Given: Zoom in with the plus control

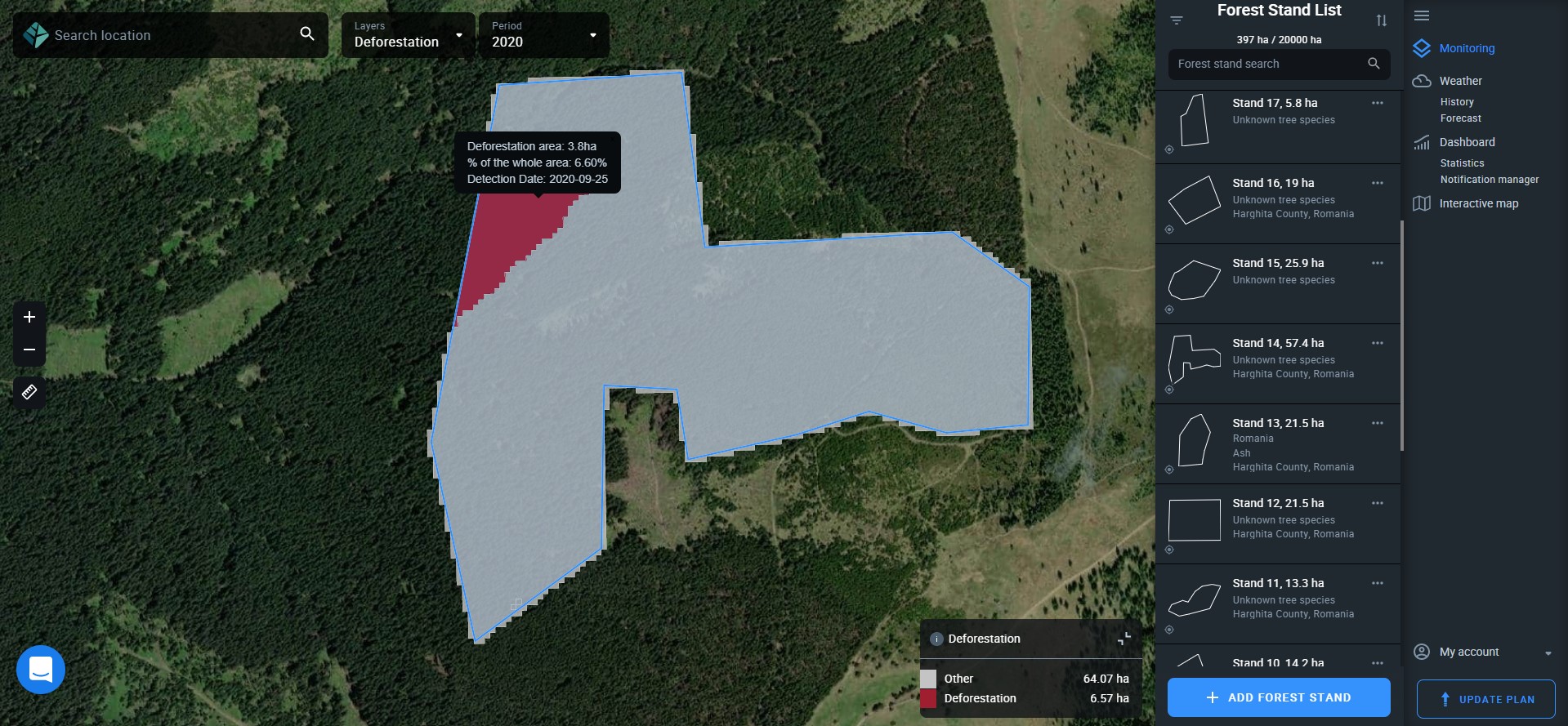Looking at the screenshot, I should point(29,318).
